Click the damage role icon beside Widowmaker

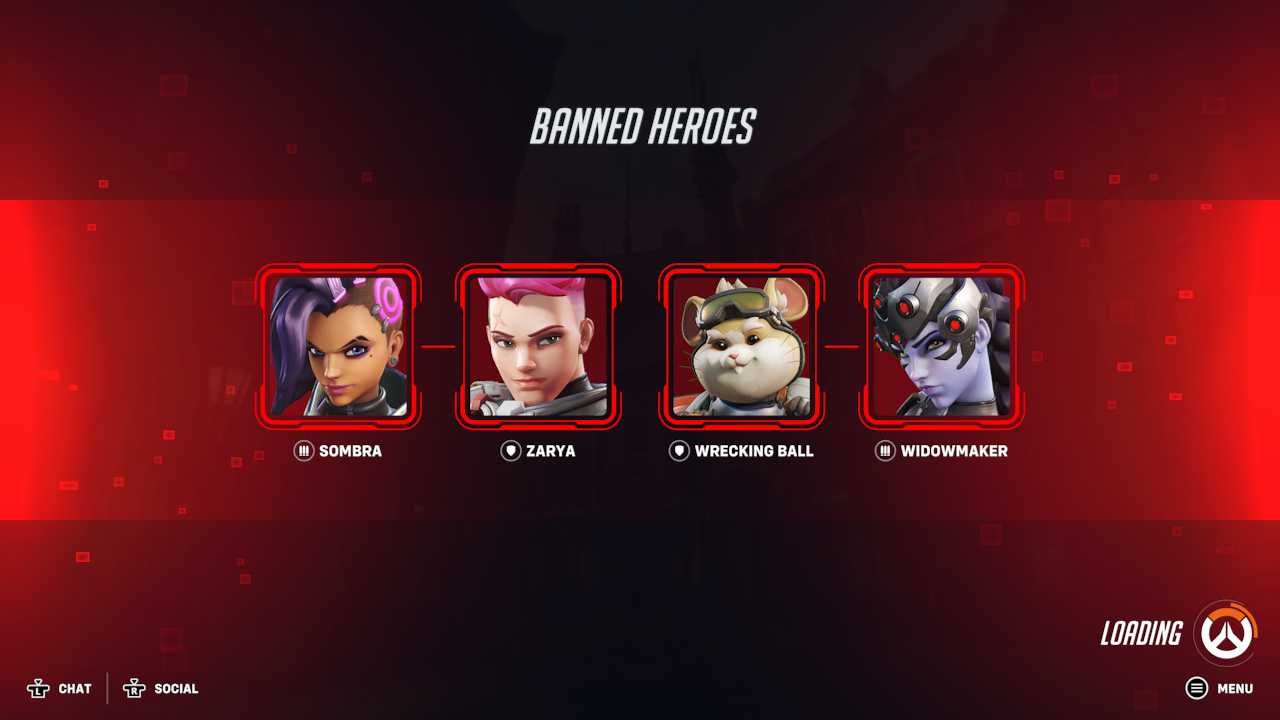coord(884,451)
